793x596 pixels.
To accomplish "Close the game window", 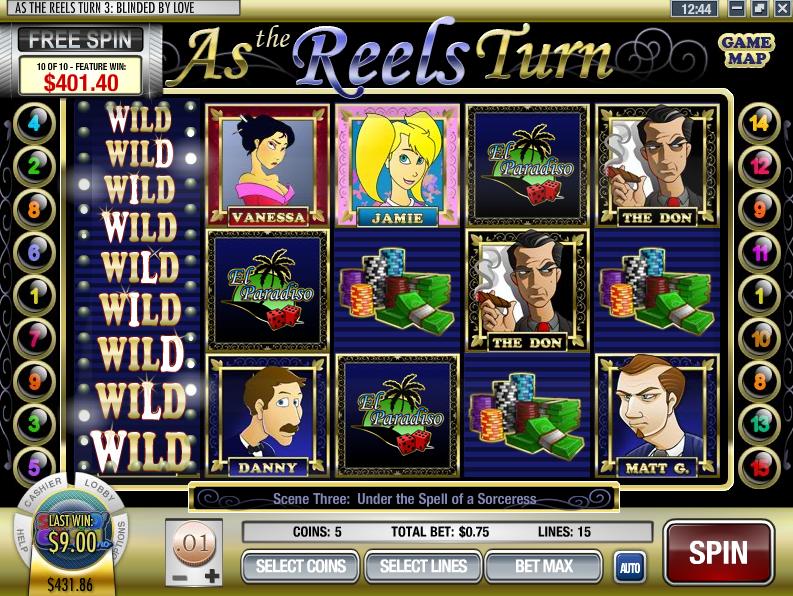I will (777, 8).
